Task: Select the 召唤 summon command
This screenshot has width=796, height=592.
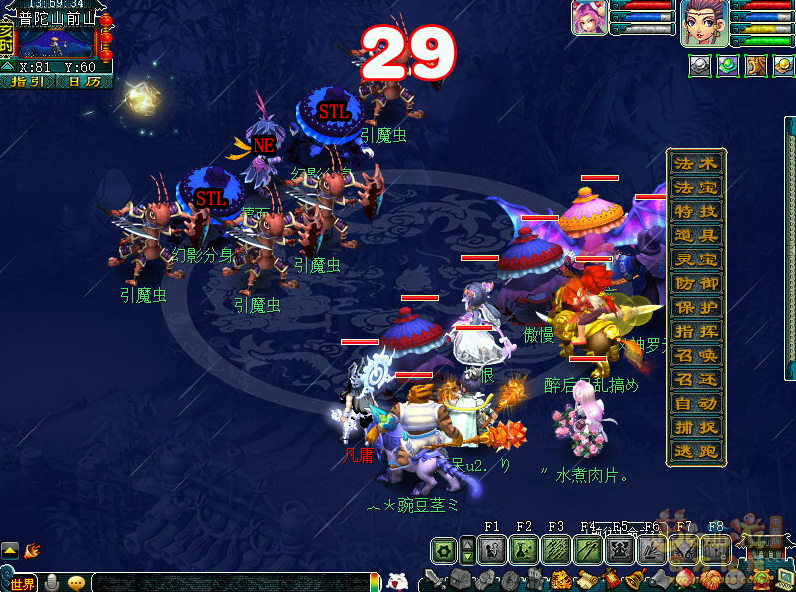Action: pyautogui.click(x=696, y=355)
